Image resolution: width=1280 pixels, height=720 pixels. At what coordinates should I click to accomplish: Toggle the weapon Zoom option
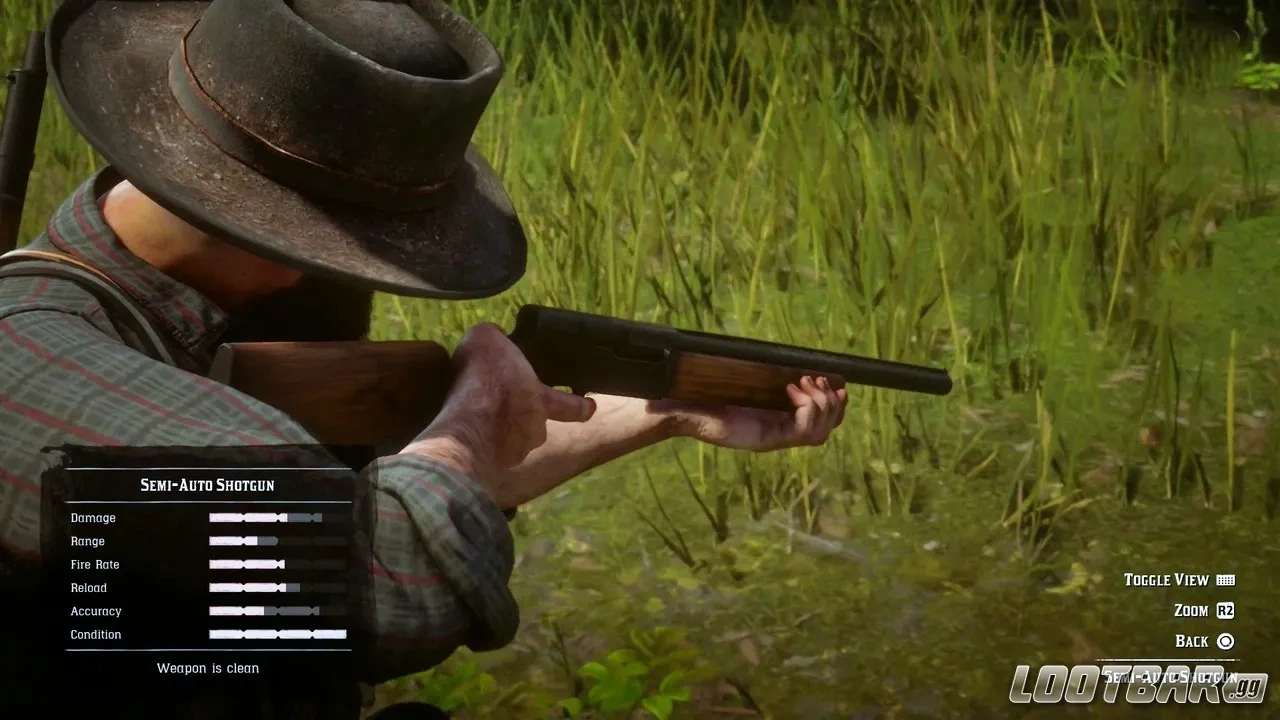tap(1189, 611)
